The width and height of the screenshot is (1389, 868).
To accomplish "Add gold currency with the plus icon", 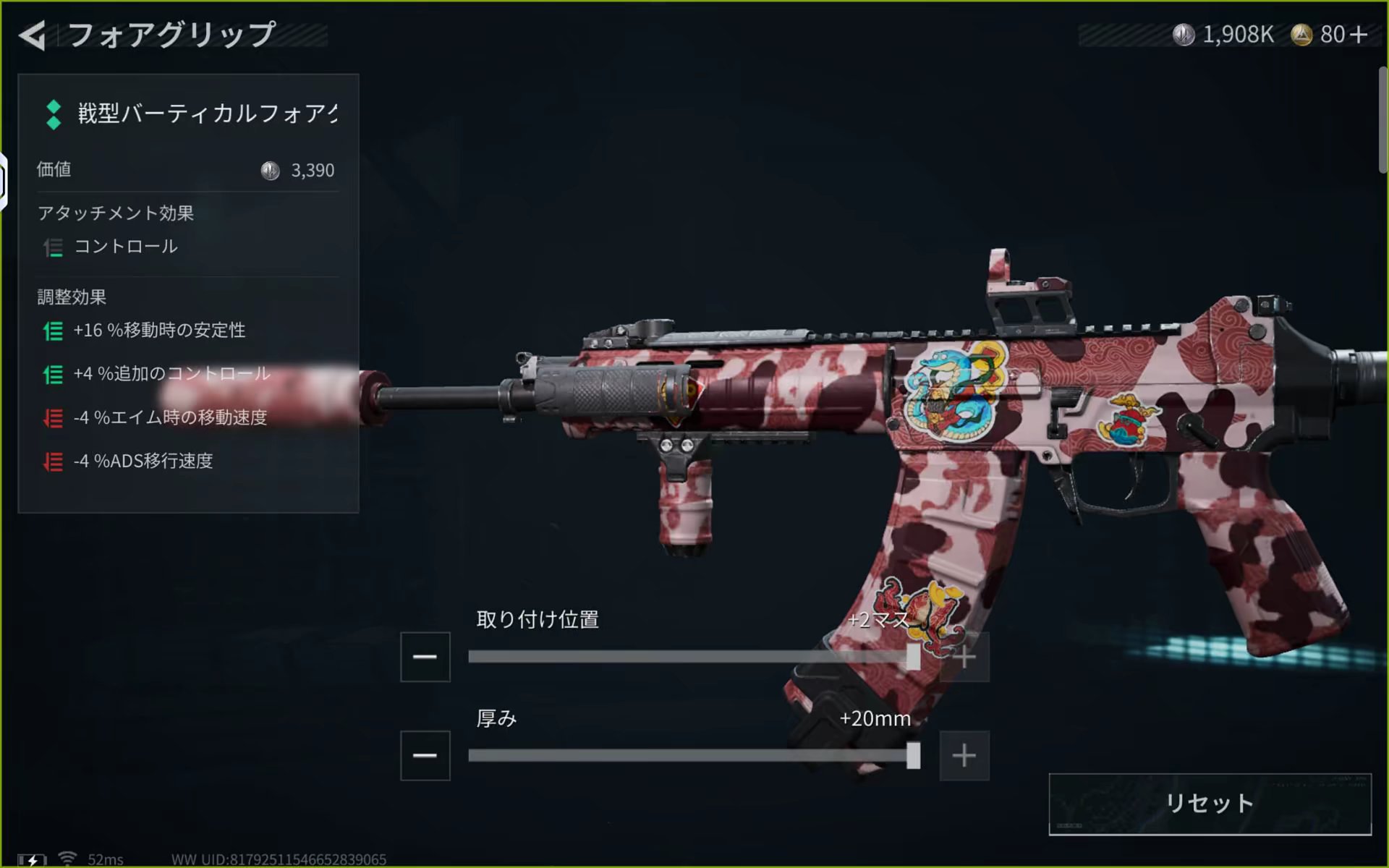I will pyautogui.click(x=1359, y=35).
